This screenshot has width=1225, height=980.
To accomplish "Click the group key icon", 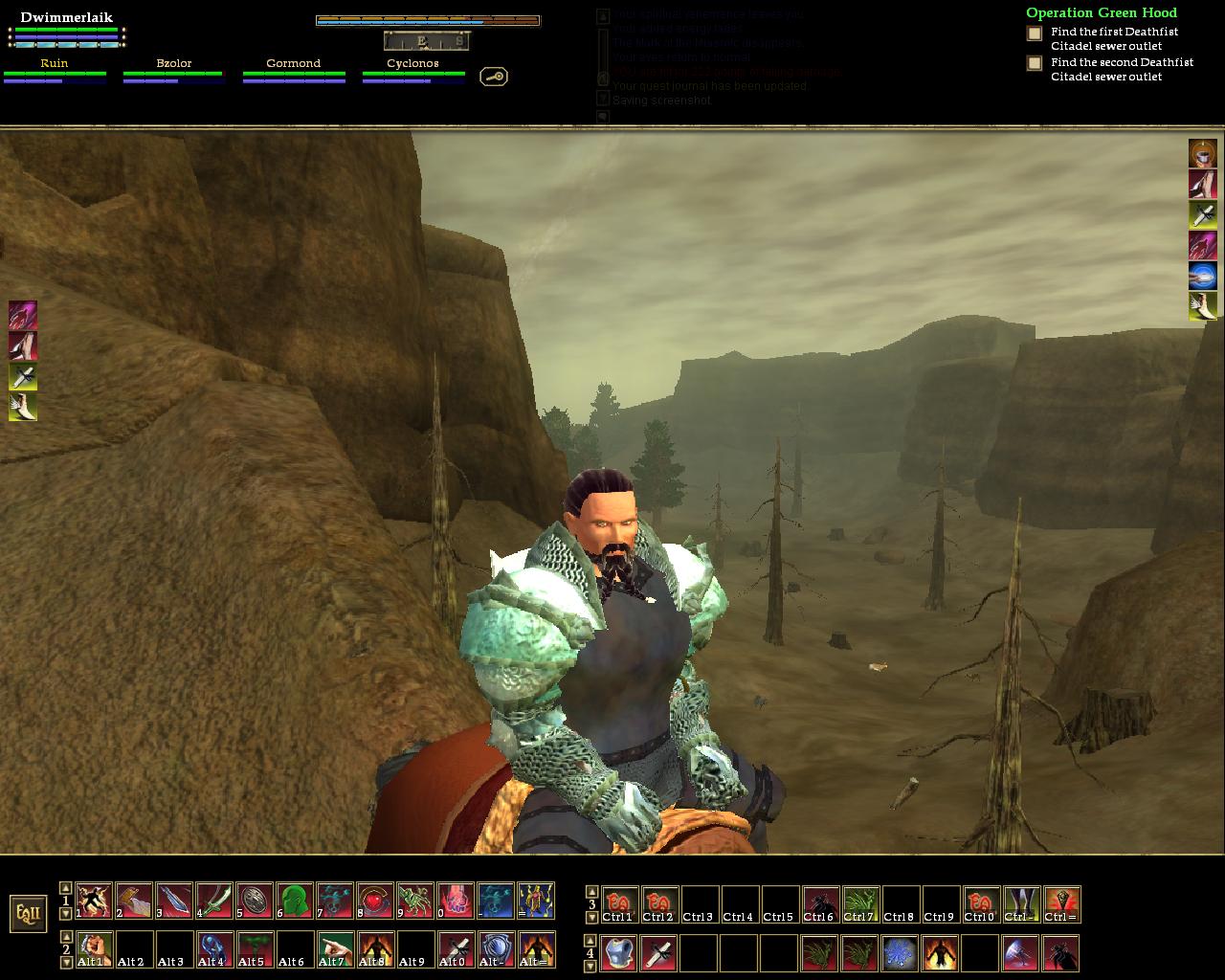I will pyautogui.click(x=494, y=77).
